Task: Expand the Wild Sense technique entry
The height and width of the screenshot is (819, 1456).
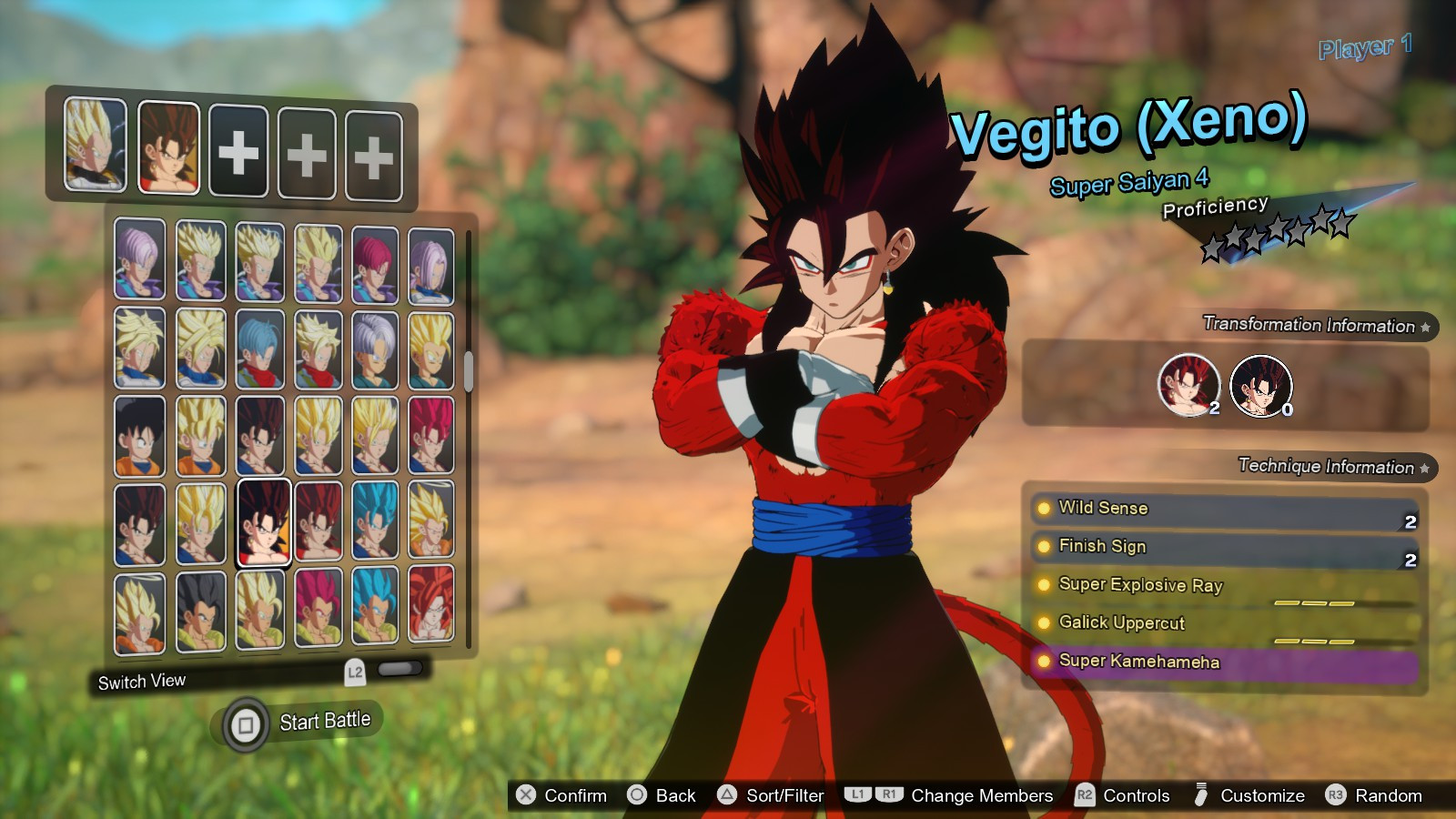Action: [x=1044, y=509]
